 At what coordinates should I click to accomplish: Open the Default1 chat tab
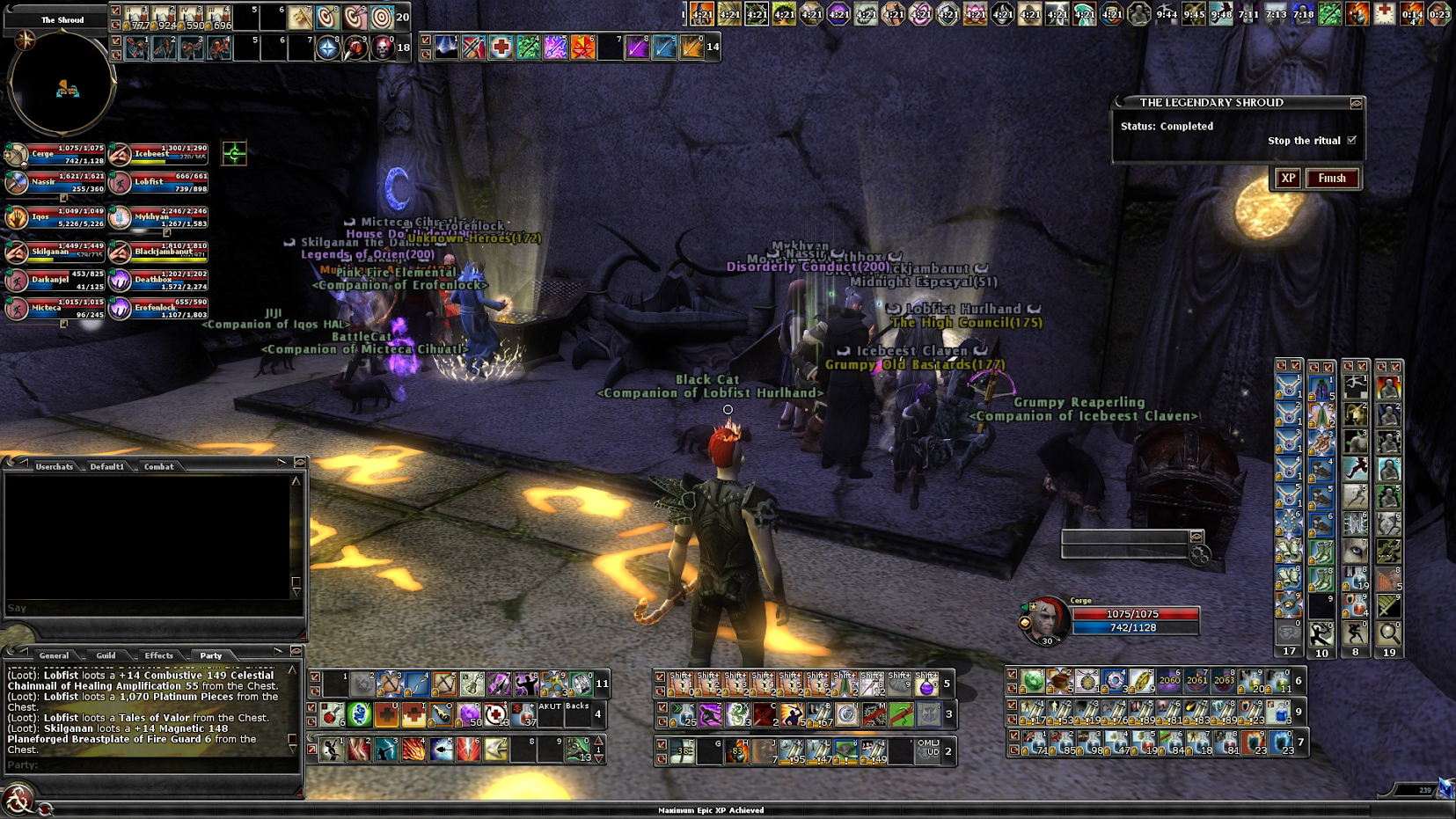106,467
